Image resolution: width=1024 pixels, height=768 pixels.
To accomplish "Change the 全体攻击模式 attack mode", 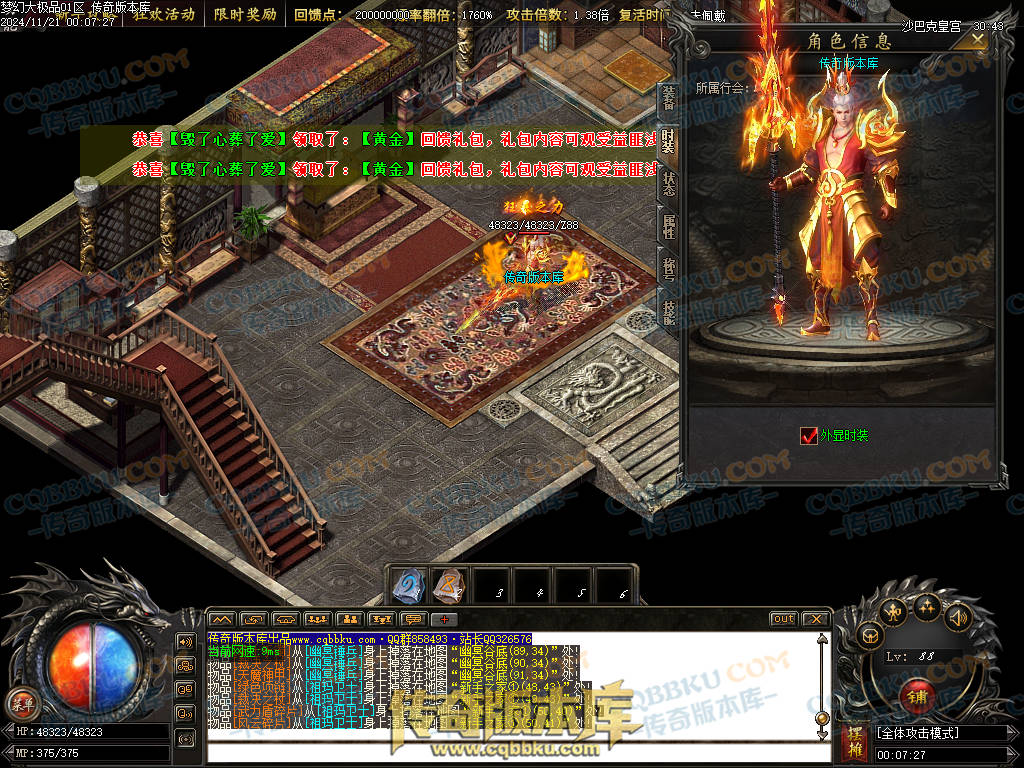I will click(940, 733).
